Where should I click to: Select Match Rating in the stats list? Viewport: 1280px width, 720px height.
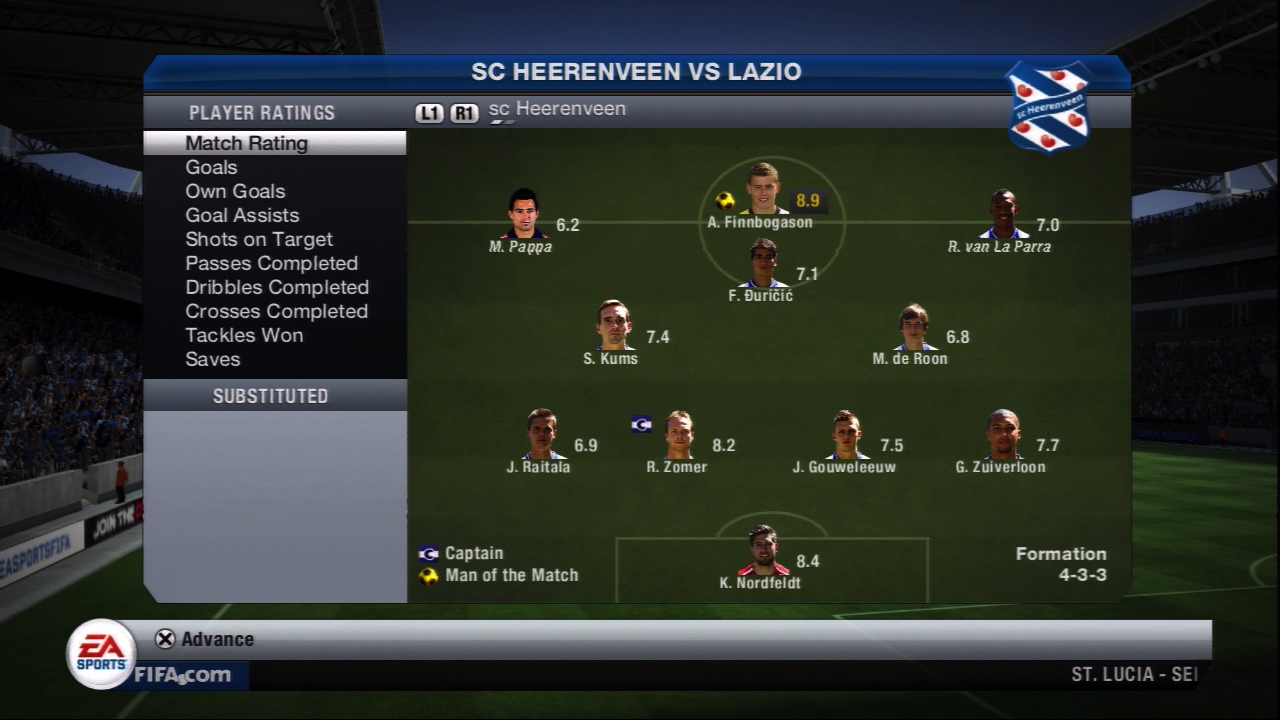coord(246,143)
